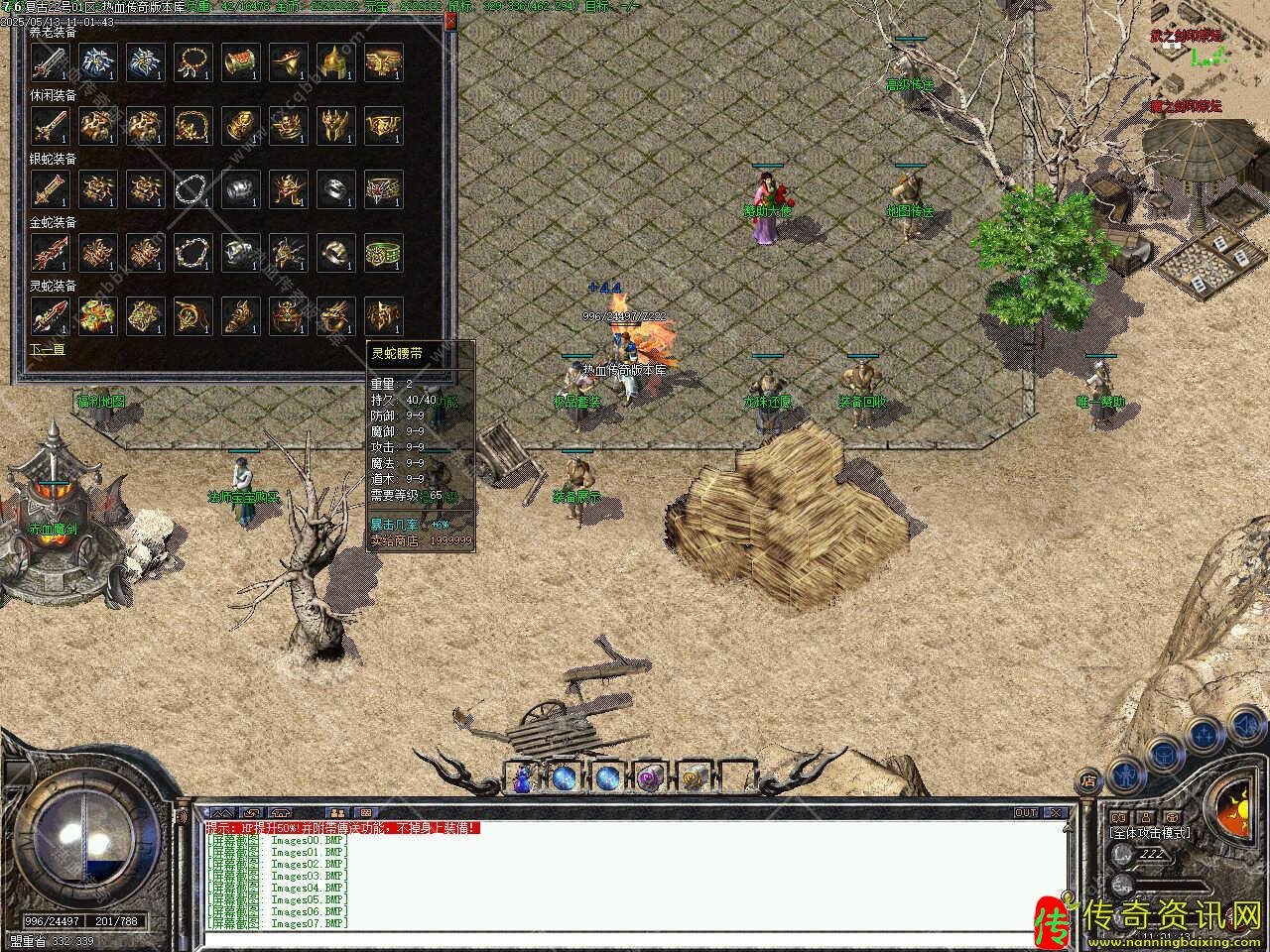Choose the red spear weapon in 金蛇装备 row
1270x952 pixels.
click(50, 252)
